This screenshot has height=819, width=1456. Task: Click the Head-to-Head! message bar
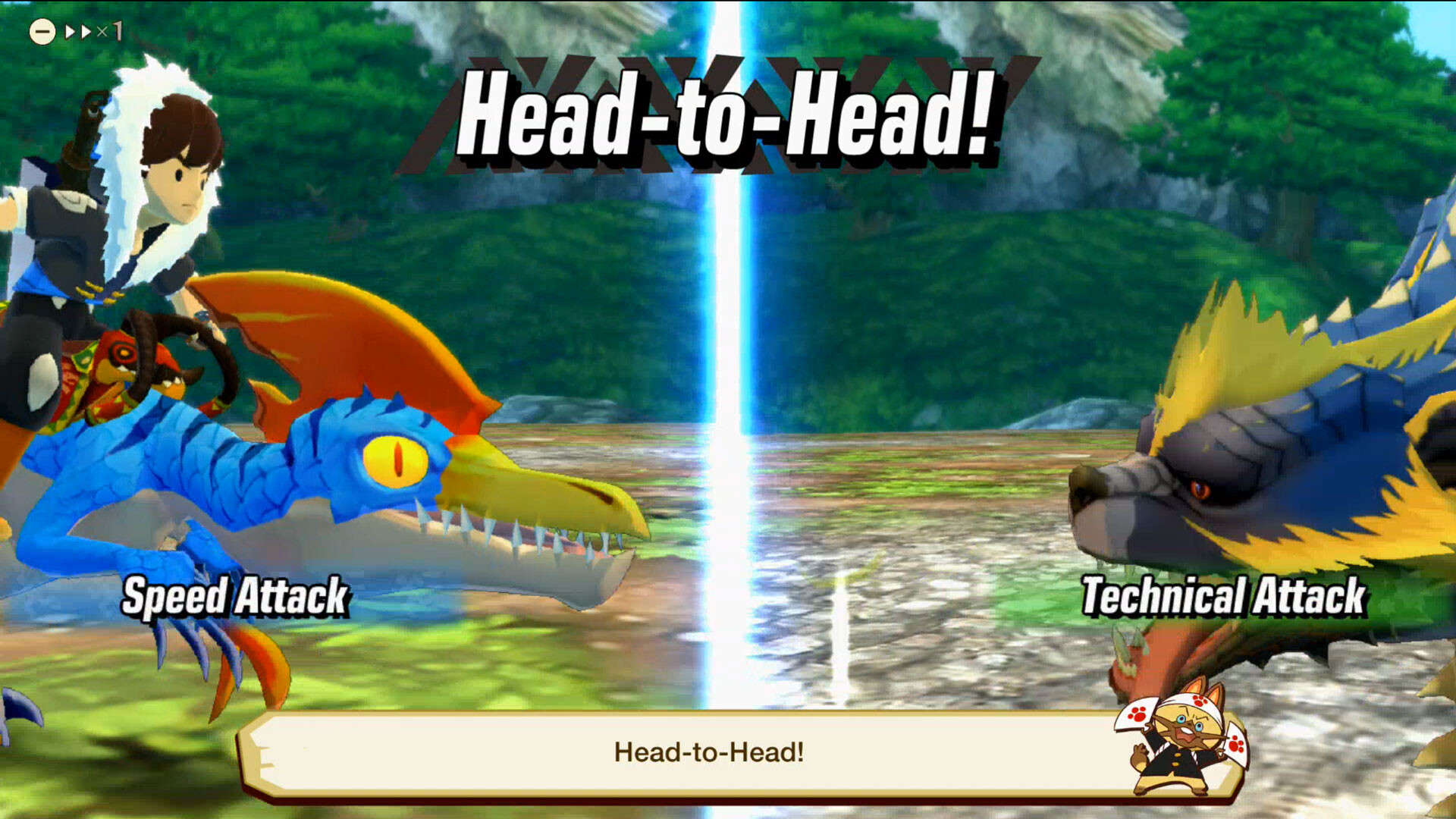pyautogui.click(x=709, y=755)
